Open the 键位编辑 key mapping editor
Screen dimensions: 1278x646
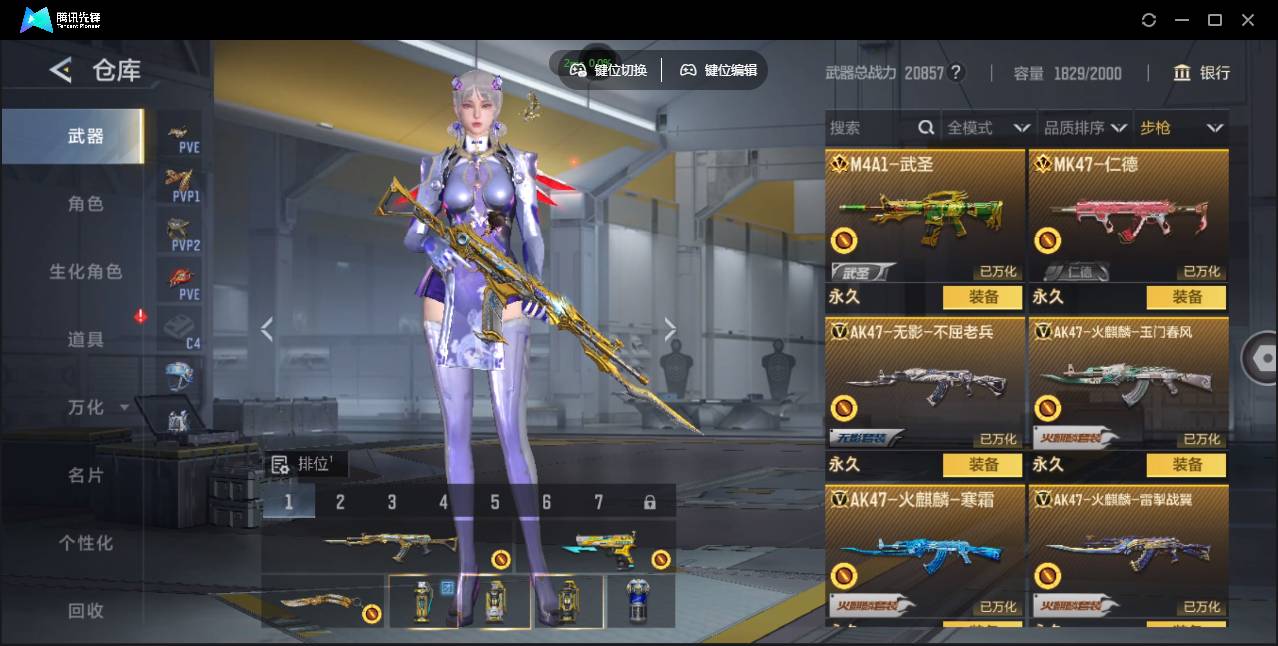(x=719, y=70)
